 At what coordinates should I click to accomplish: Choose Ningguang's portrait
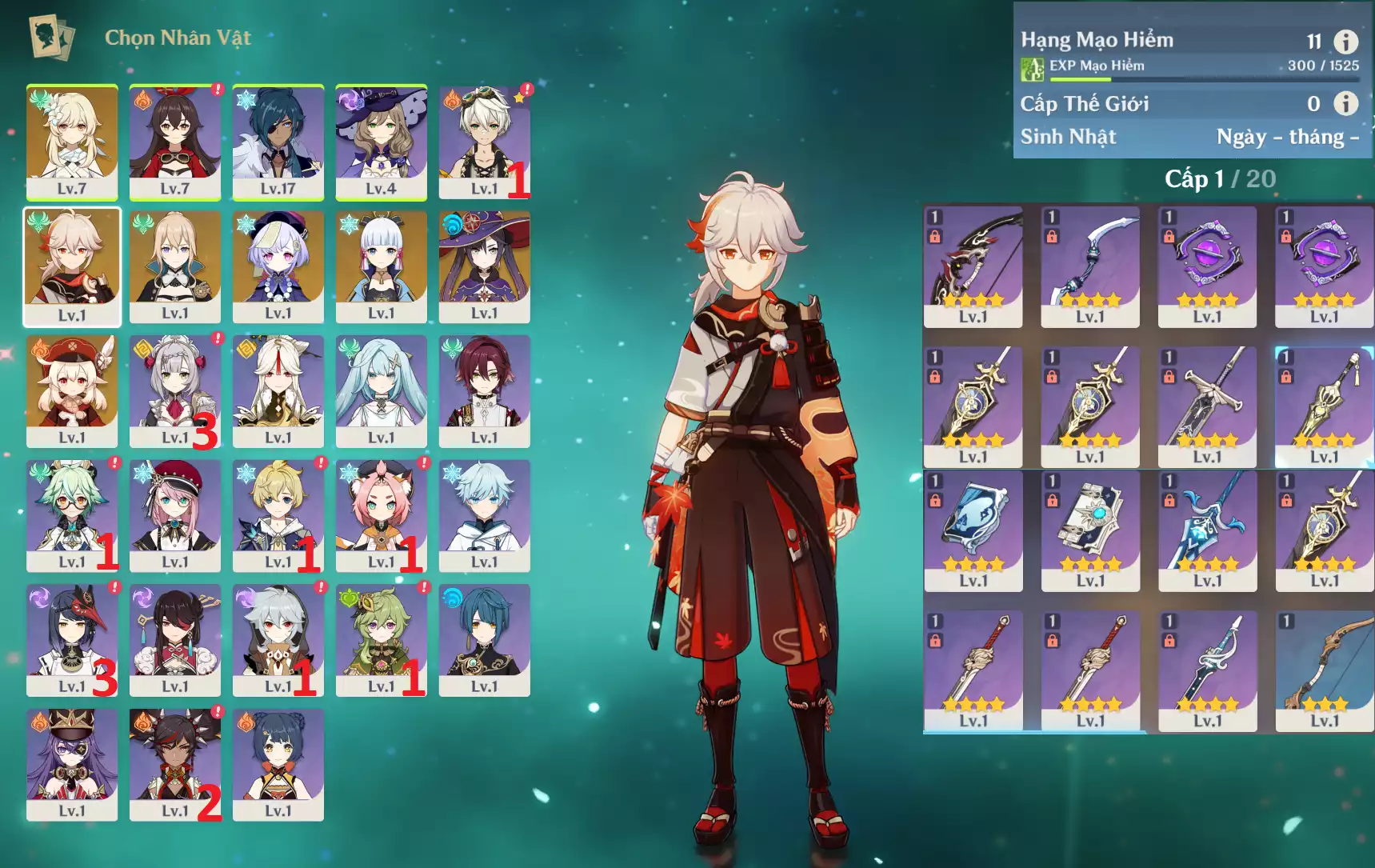pos(278,390)
